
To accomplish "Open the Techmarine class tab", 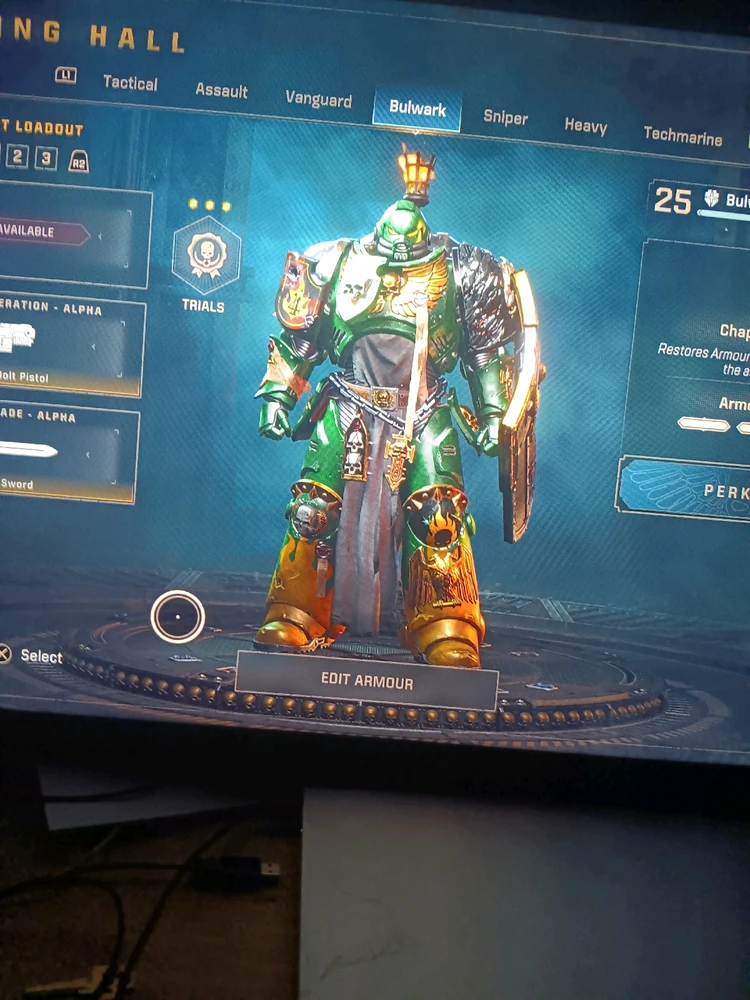I will (x=682, y=135).
